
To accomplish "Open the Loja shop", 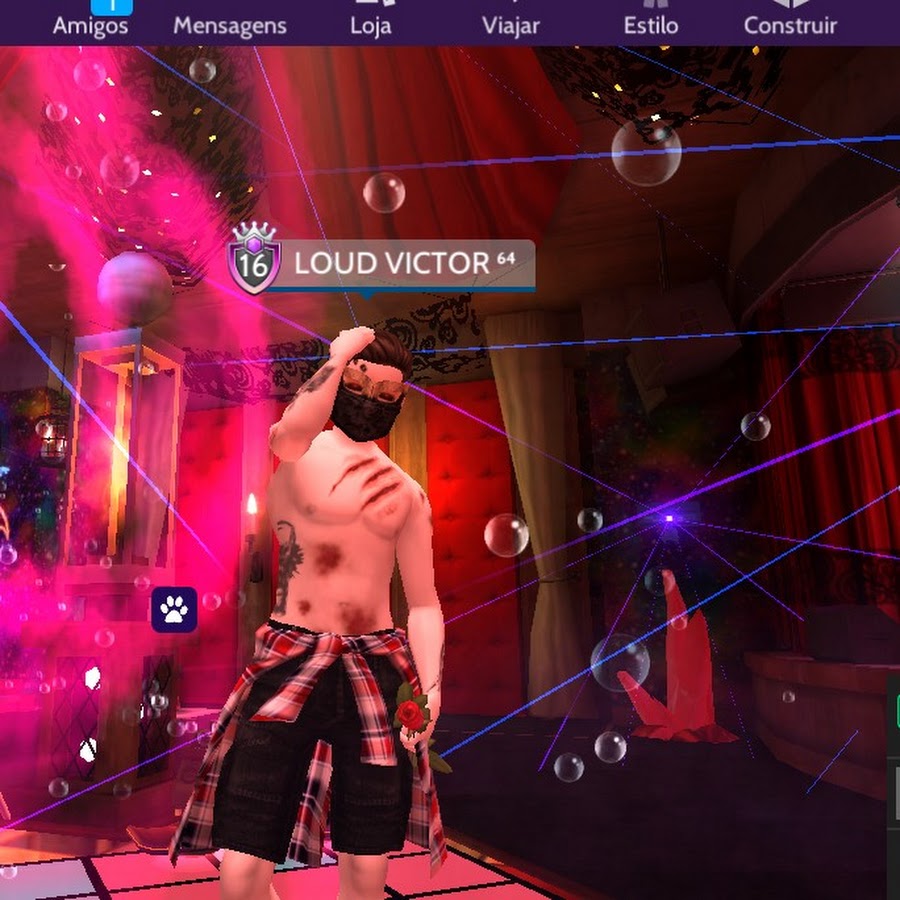I will coord(370,20).
